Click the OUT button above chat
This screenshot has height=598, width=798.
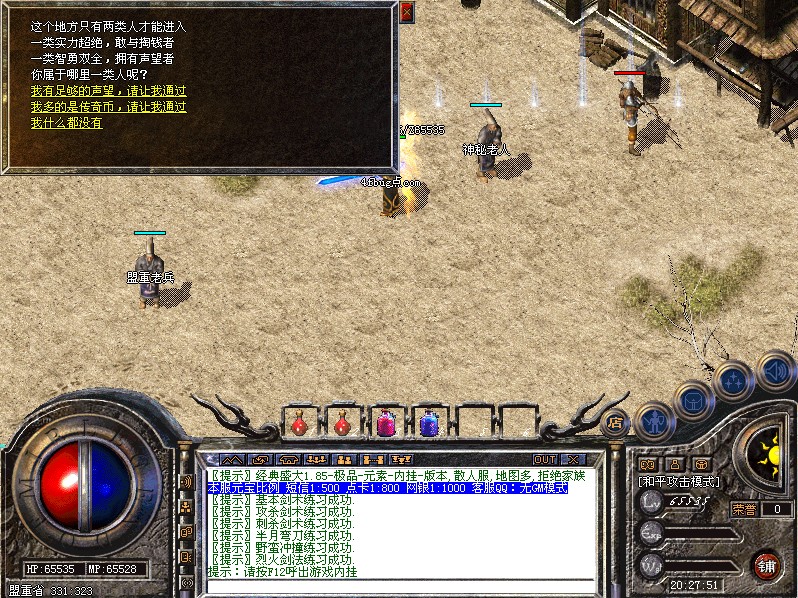coord(545,460)
